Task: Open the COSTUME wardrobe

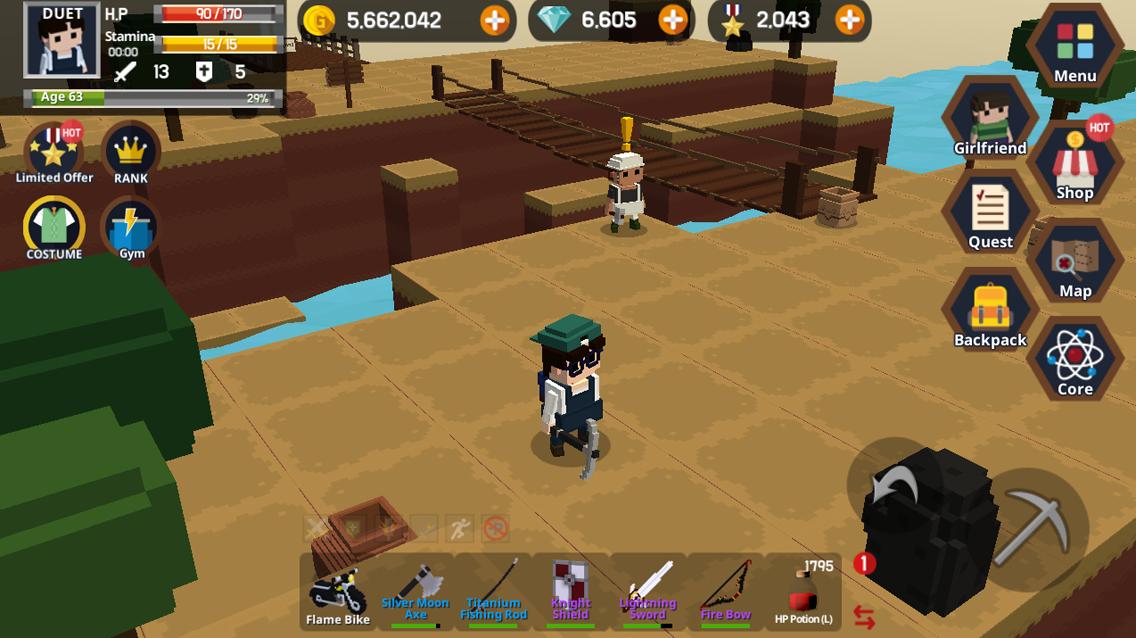Action: coord(54,228)
